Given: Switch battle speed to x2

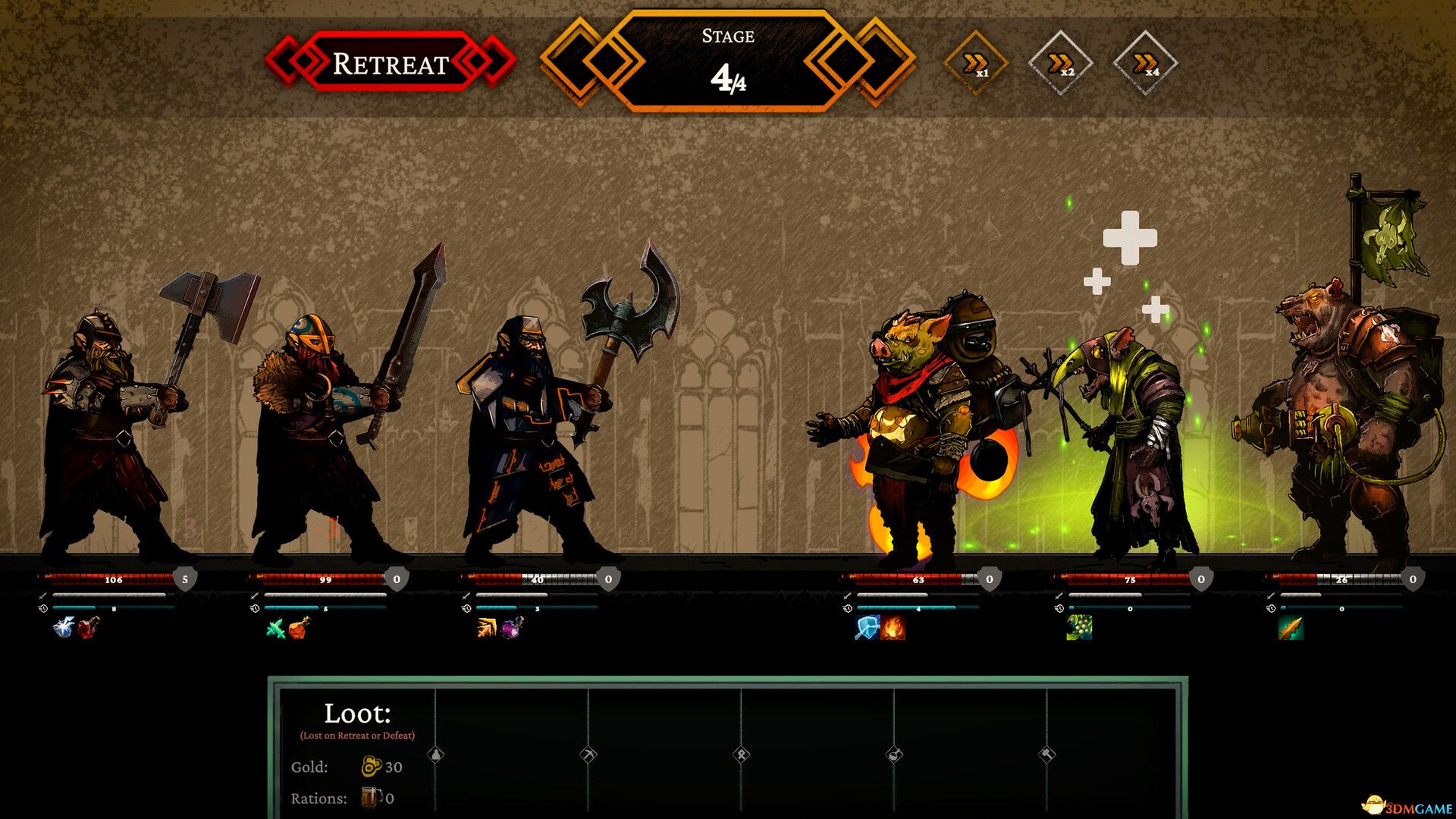Looking at the screenshot, I should pos(1060,64).
